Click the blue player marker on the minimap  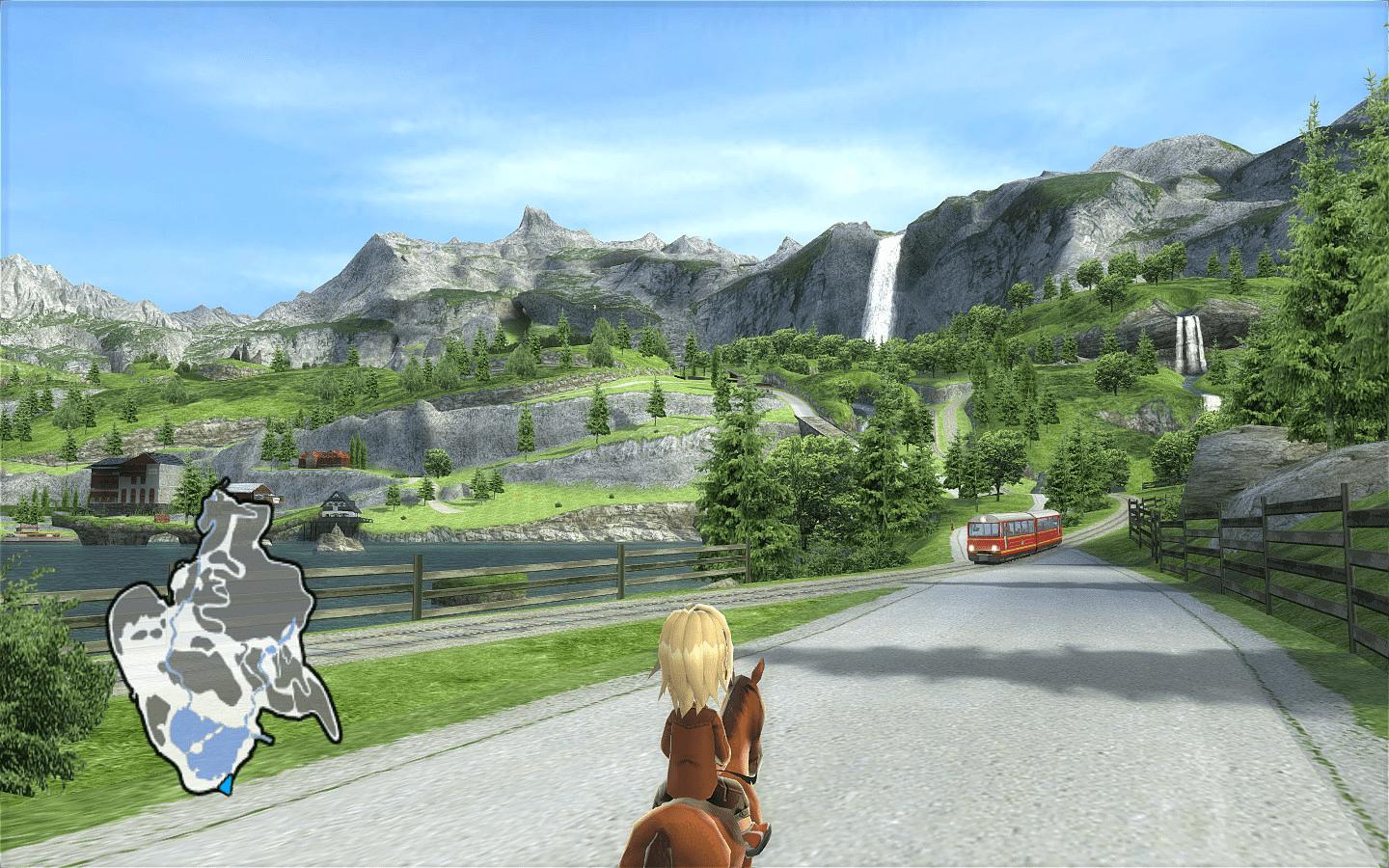227,784
